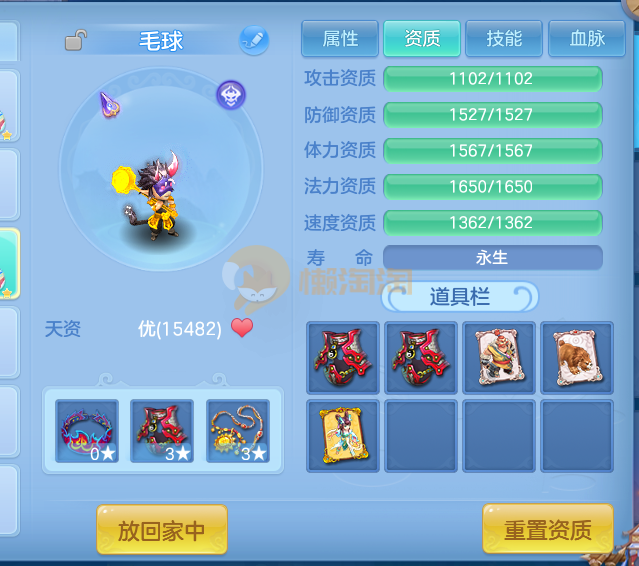
Task: Select the 0-star collar equipment slot
Action: [87, 431]
